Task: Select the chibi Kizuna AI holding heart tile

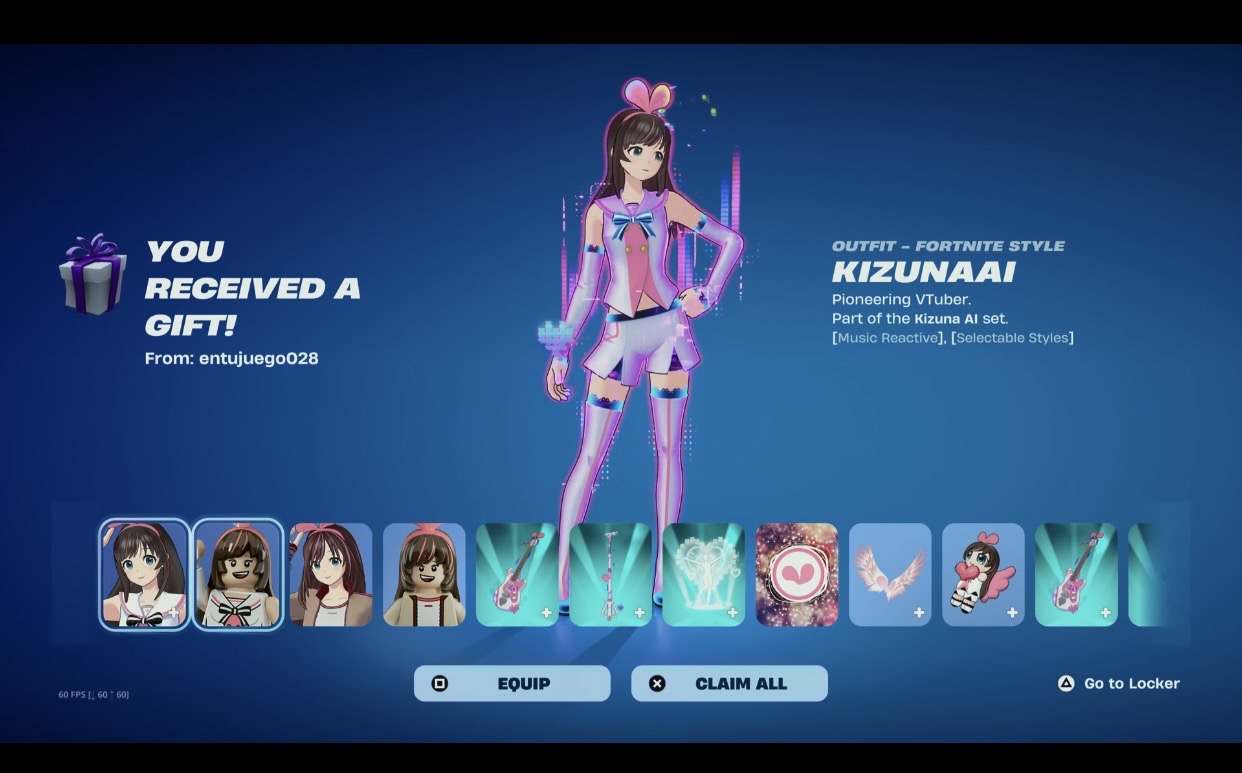Action: [x=983, y=574]
